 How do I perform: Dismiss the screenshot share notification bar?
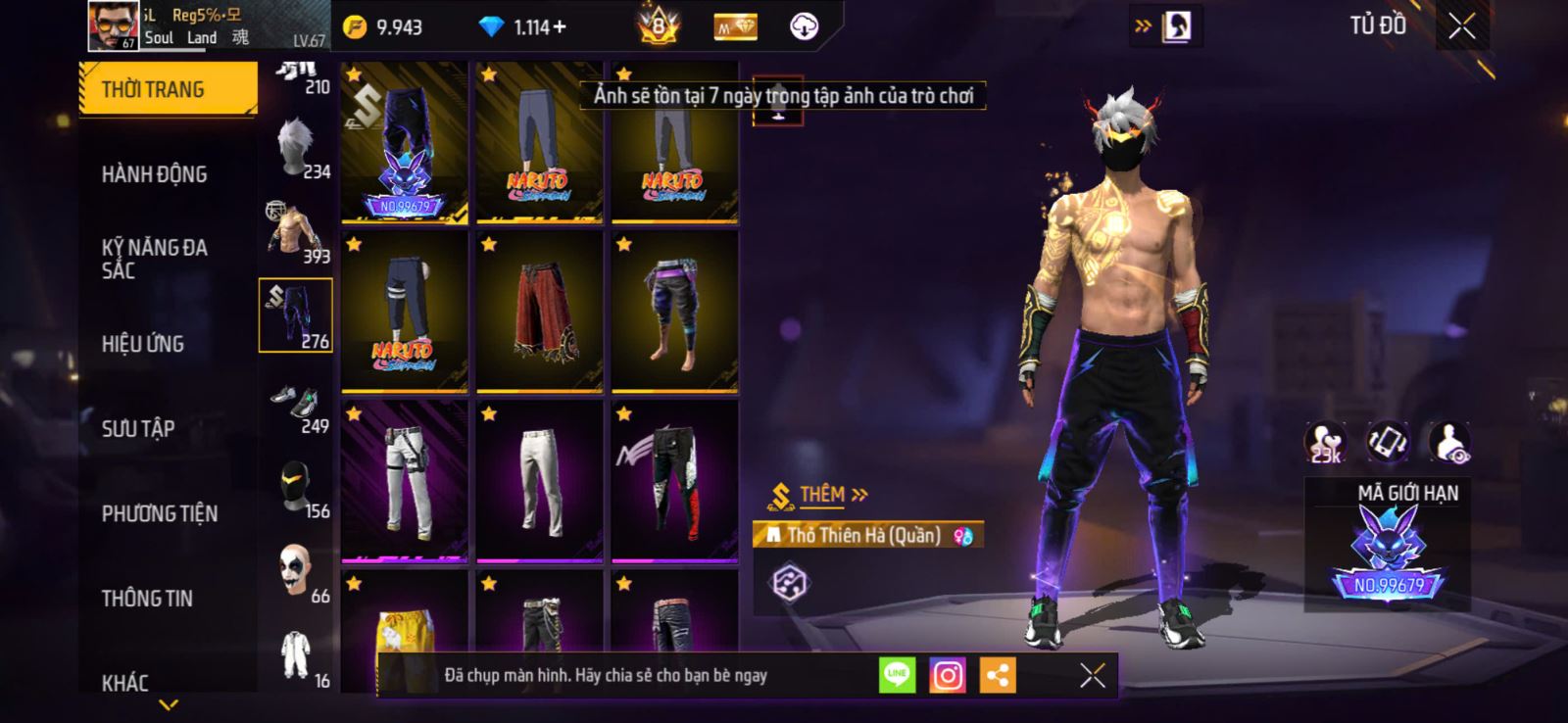click(x=1092, y=675)
